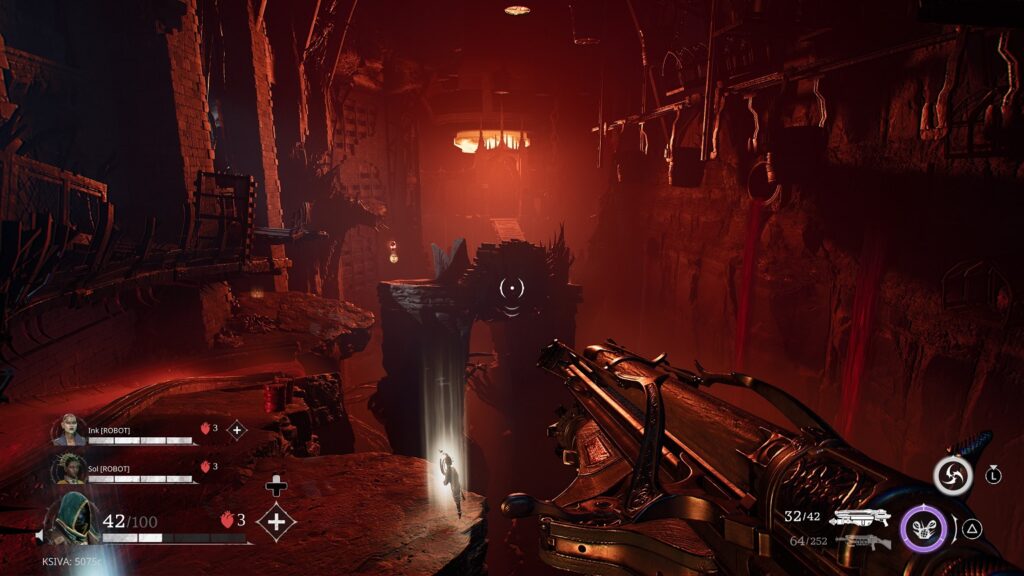The image size is (1024, 576).
Task: Select Sol [ROBOT] teammate portrait
Action: 71,468
